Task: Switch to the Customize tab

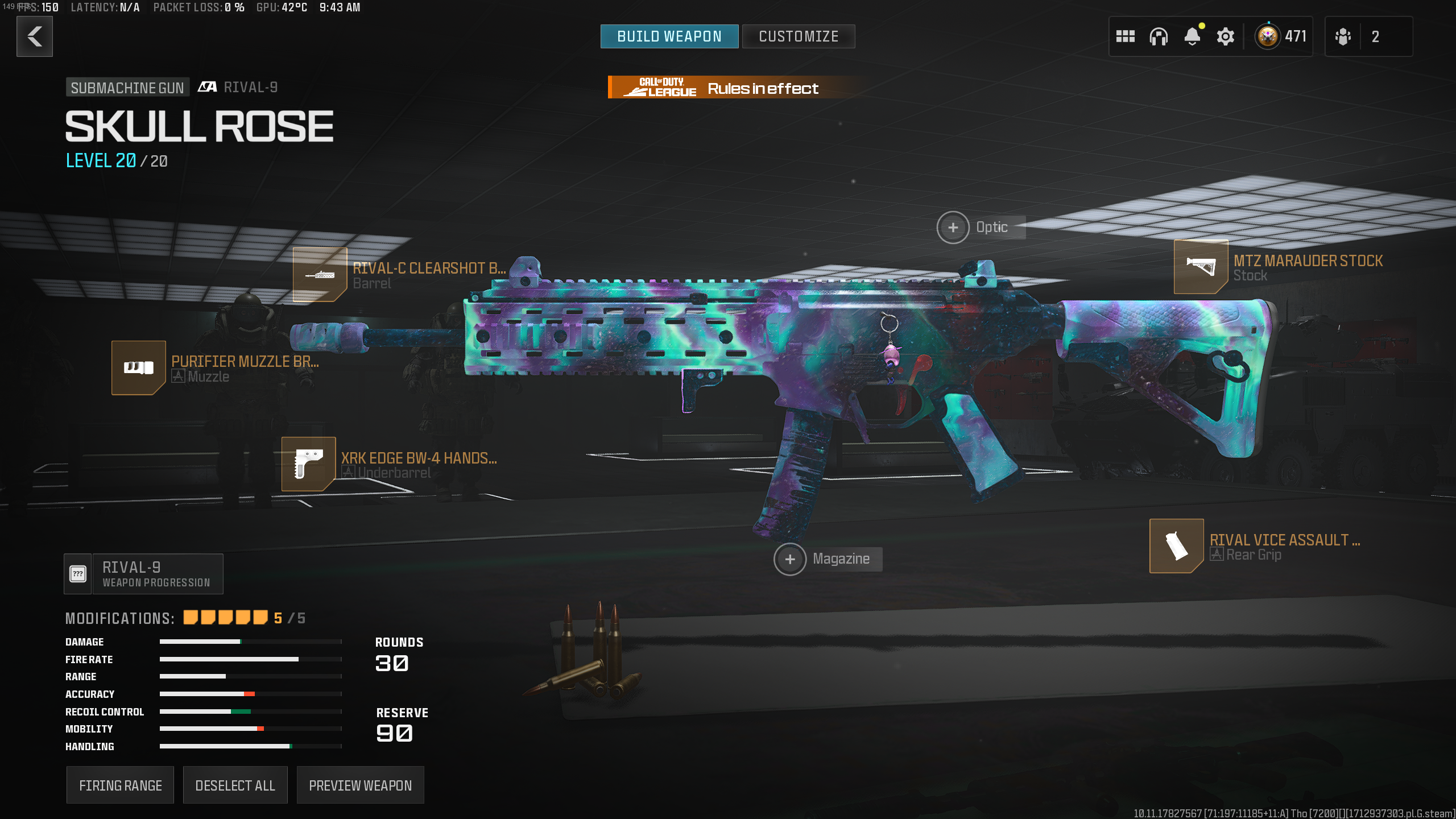Action: pos(798,37)
